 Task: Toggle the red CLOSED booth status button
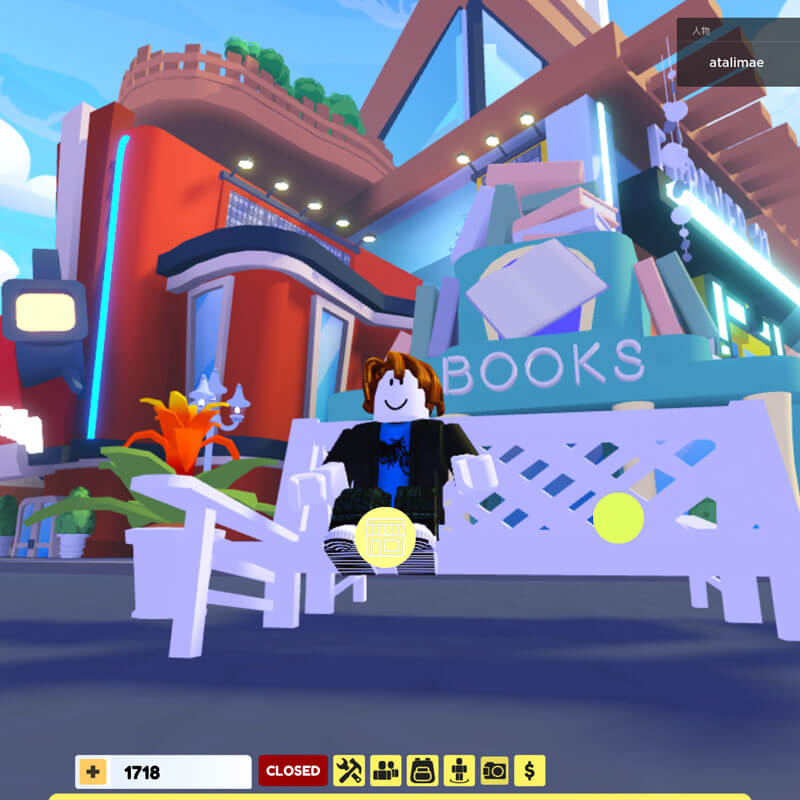tap(293, 771)
